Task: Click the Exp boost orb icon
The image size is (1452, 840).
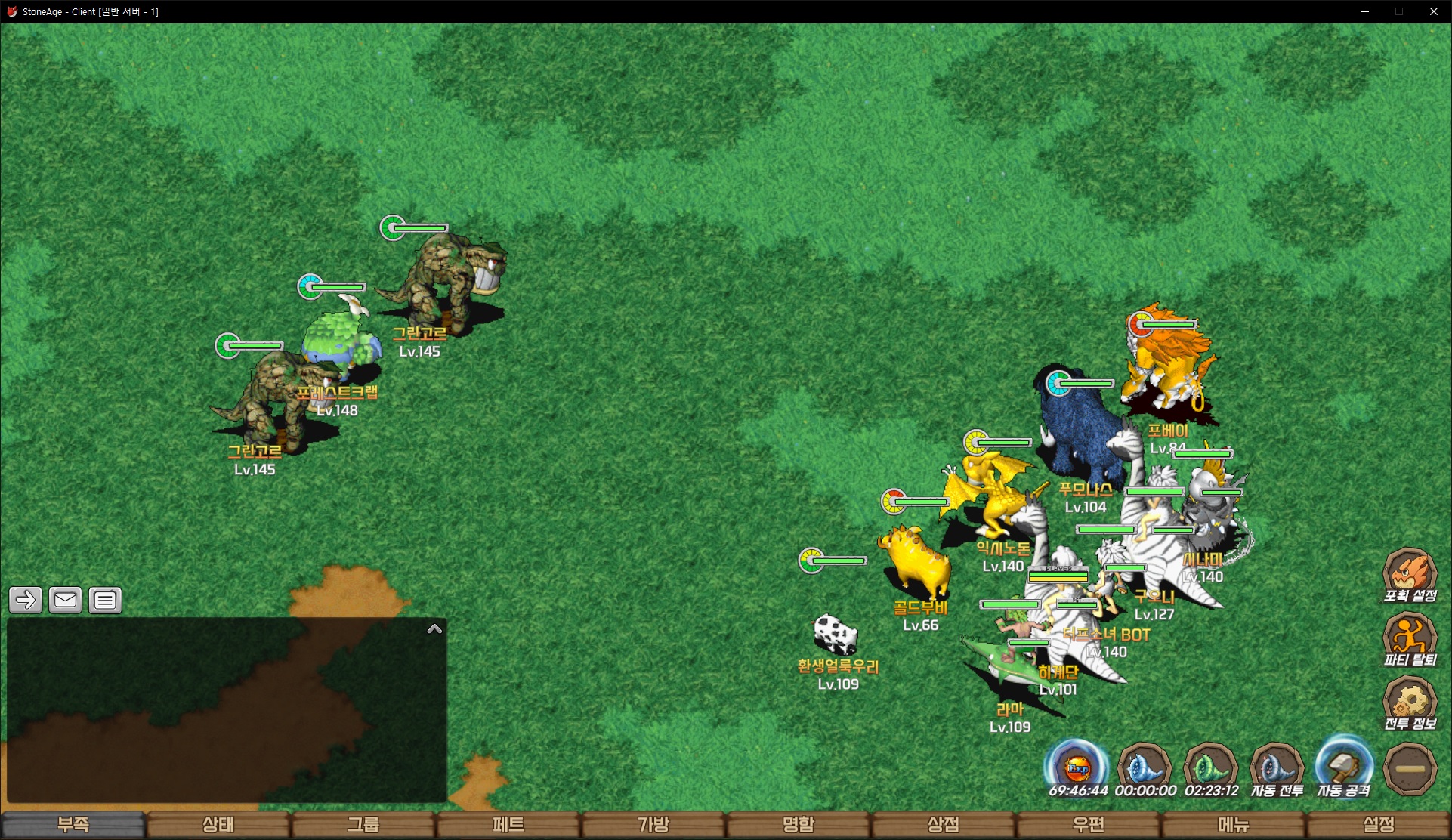Action: pos(1077,767)
